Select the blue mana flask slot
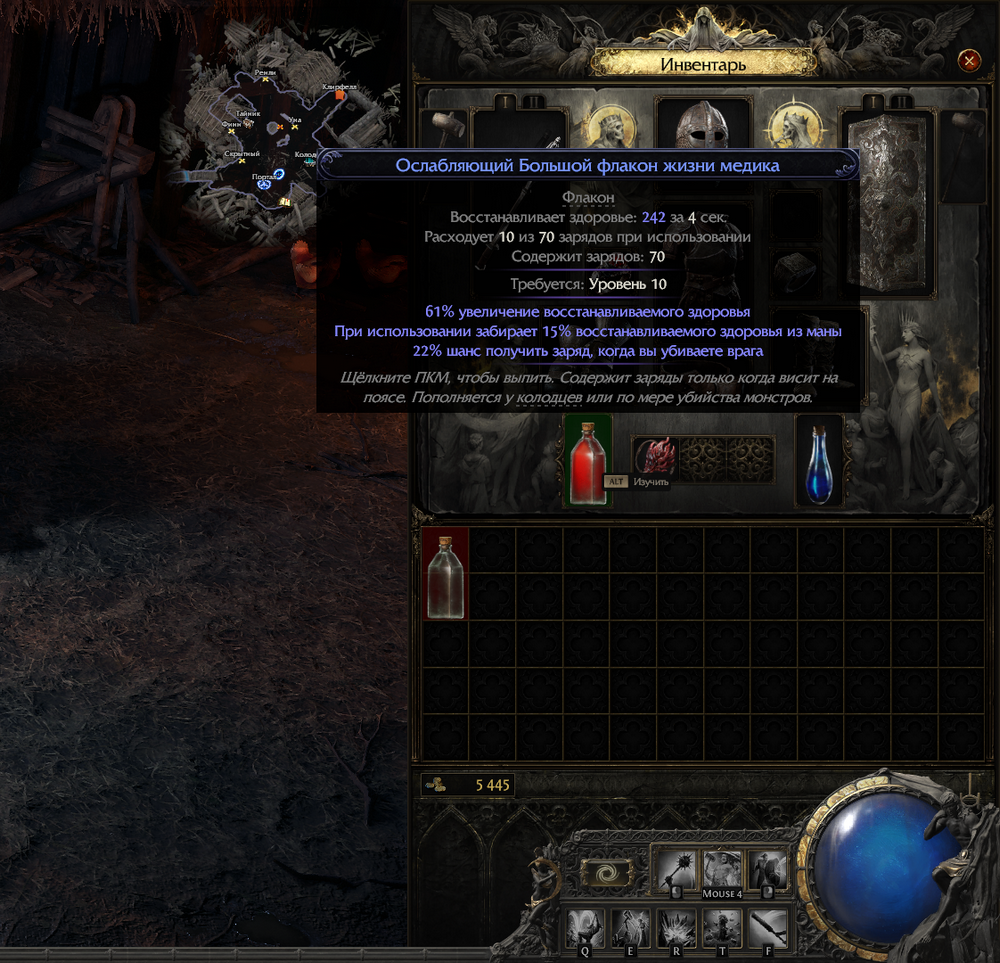The image size is (1000, 963). (x=819, y=461)
